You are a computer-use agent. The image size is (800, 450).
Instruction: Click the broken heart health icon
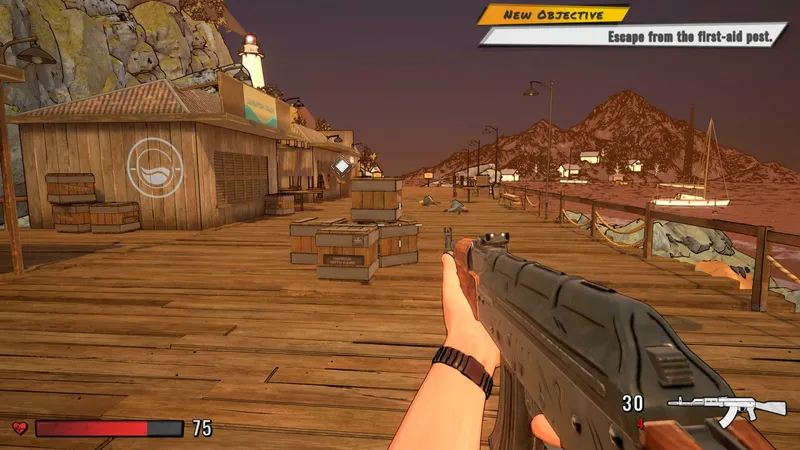click(x=19, y=428)
